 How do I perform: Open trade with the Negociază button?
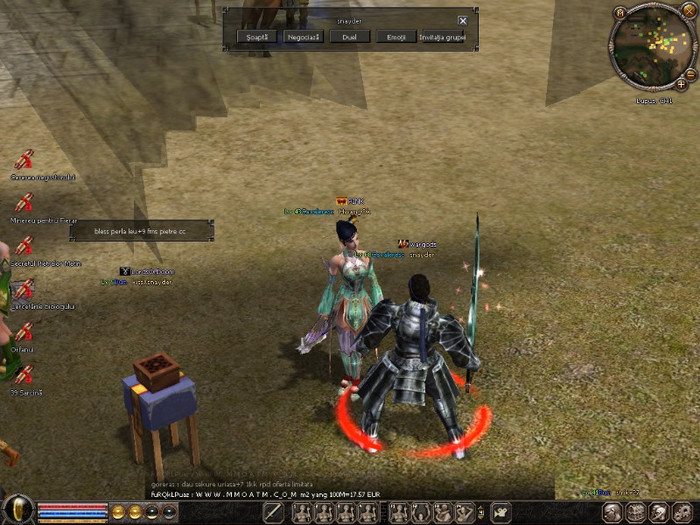pos(304,37)
